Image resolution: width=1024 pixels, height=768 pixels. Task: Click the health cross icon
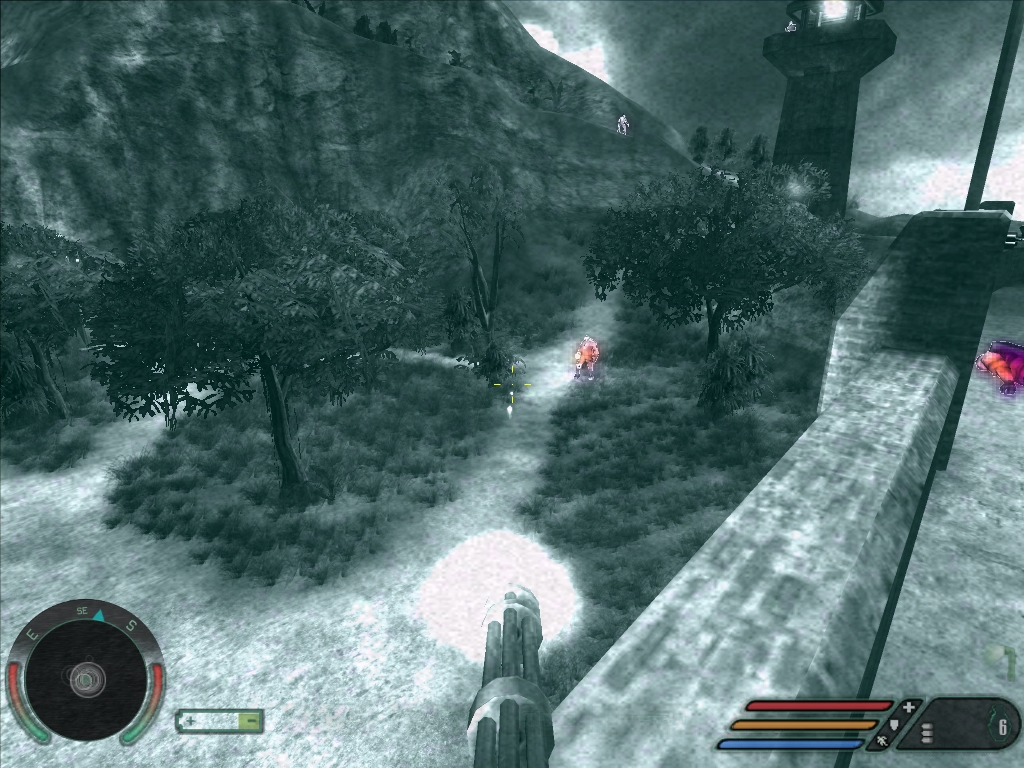tap(908, 708)
